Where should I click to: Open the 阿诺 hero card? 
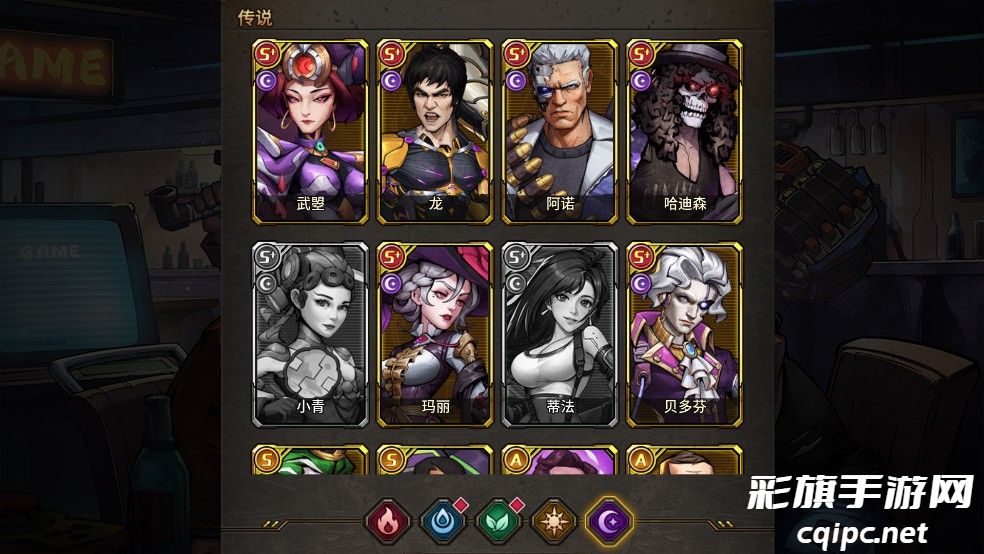coord(559,131)
